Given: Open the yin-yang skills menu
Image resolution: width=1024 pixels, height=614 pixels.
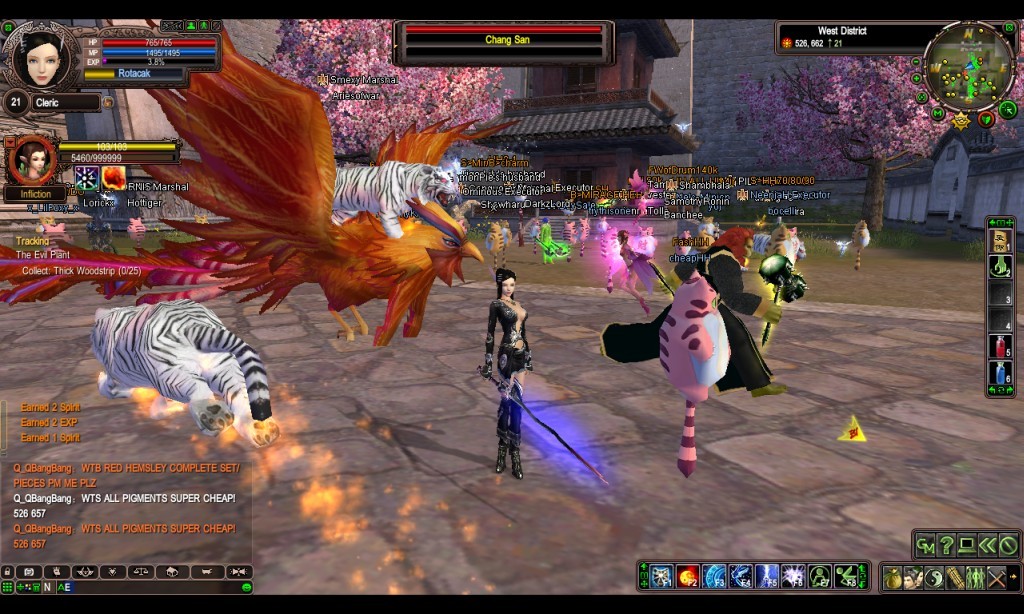Looking at the screenshot, I should [x=934, y=577].
